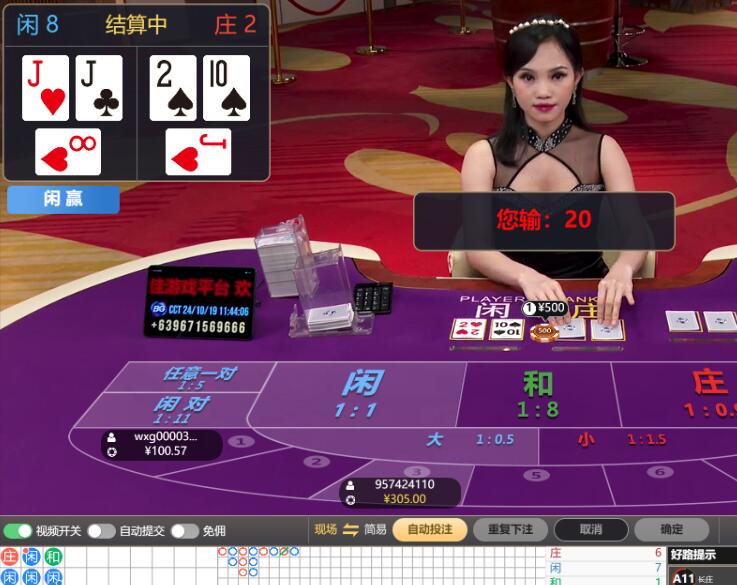Place a bet on 闲 (Player) 1:1
737x585 pixels.
click(360, 392)
